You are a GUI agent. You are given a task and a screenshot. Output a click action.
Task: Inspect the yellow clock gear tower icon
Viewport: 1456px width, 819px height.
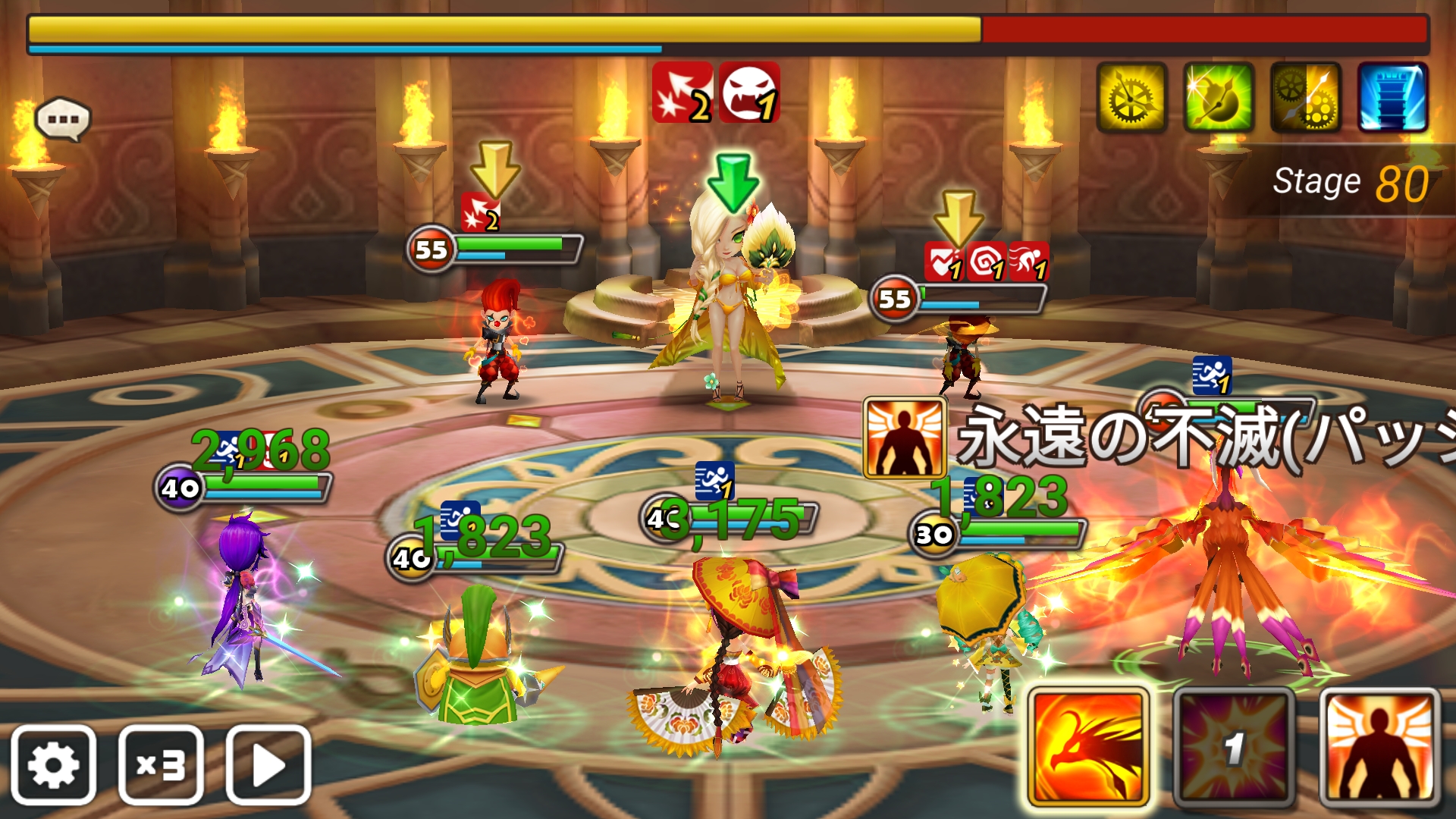pos(1131,98)
